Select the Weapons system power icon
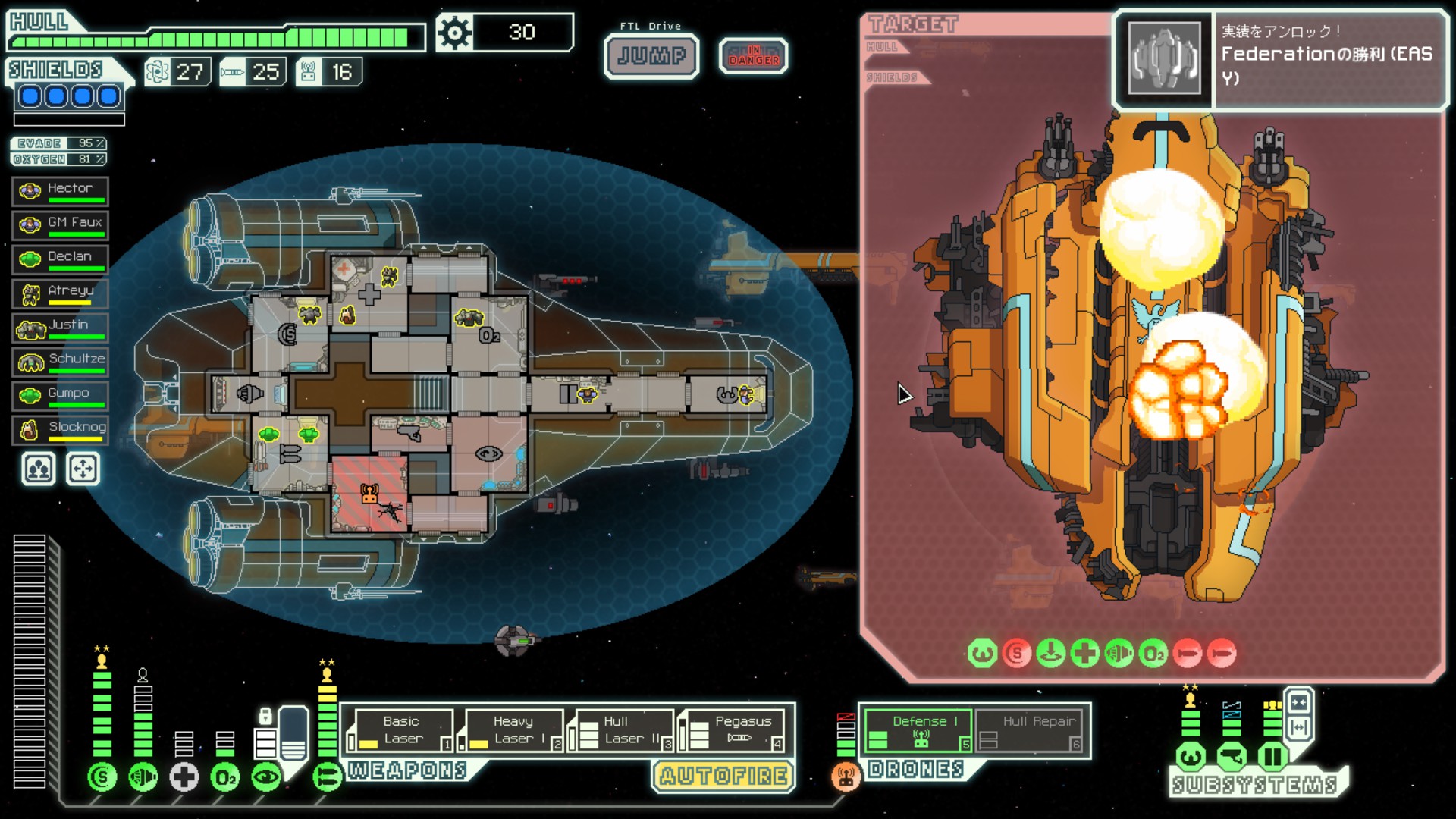 [326, 777]
